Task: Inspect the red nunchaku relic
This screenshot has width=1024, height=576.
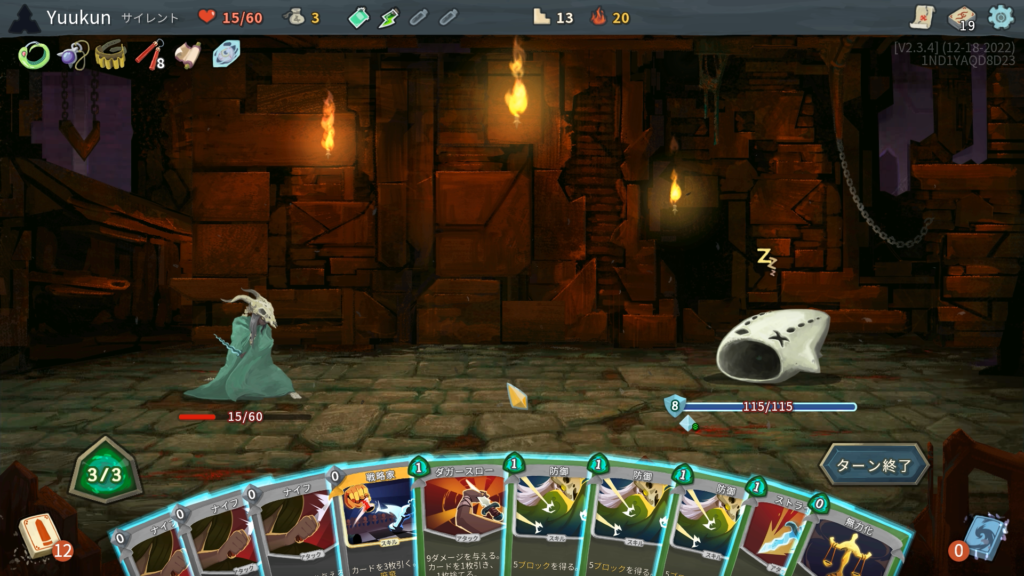Action: pyautogui.click(x=149, y=54)
